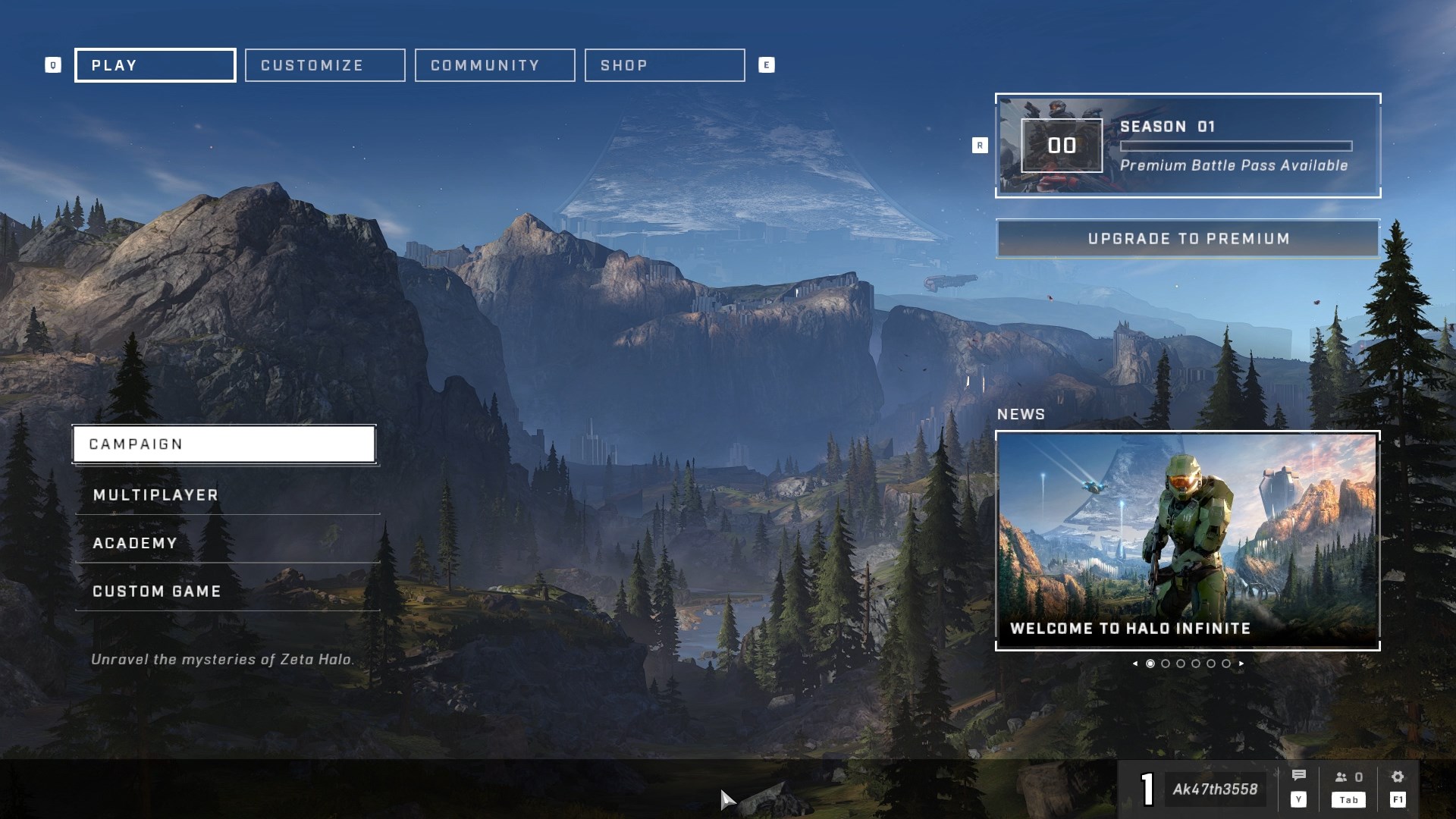
Task: Click Upgrade to Premium button
Action: (1188, 239)
